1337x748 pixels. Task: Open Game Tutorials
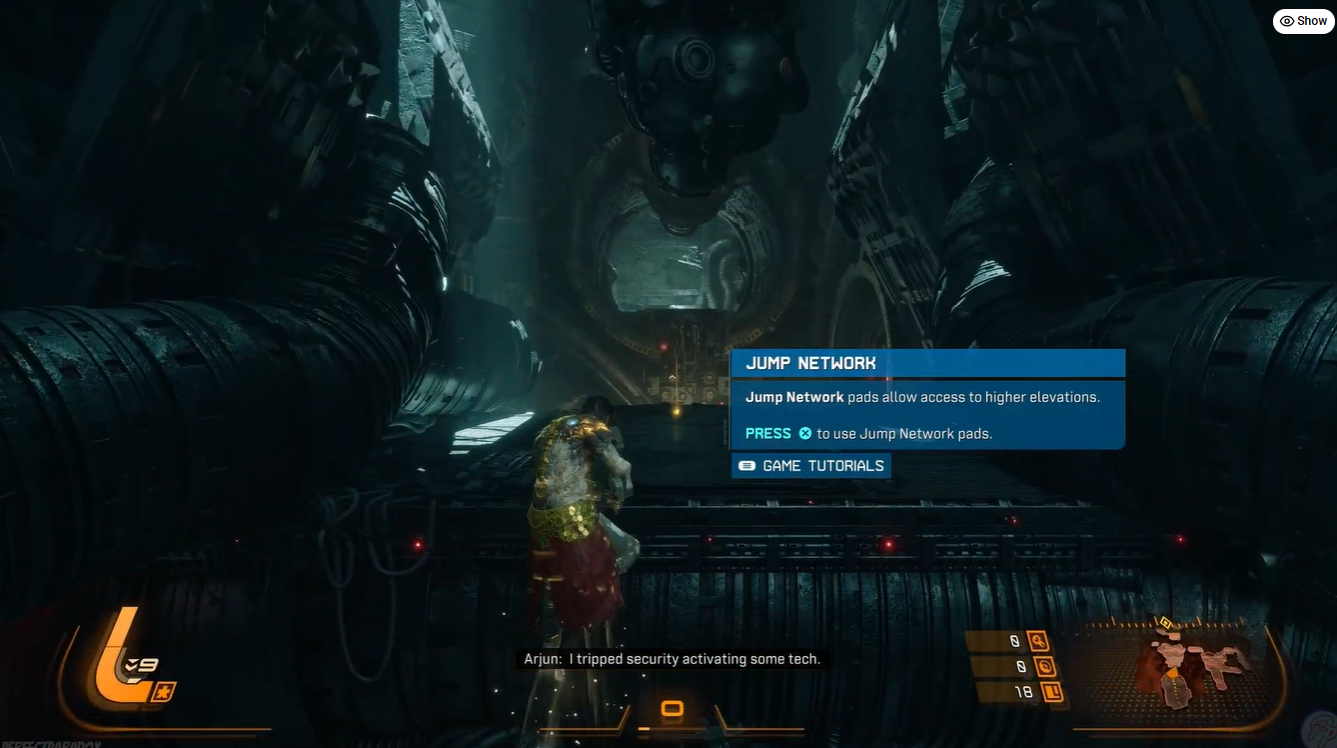click(x=810, y=465)
